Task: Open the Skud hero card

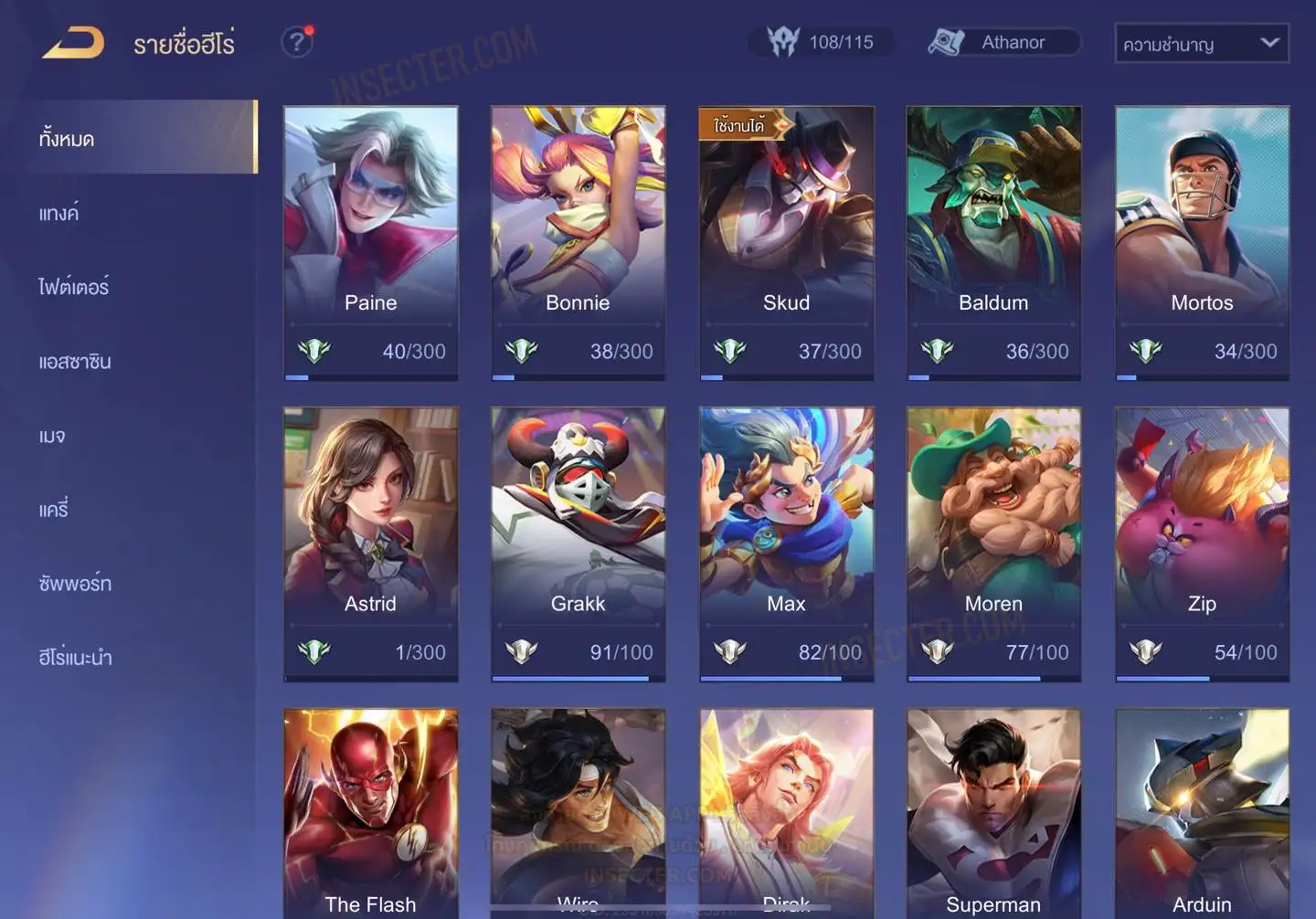Action: click(x=786, y=242)
